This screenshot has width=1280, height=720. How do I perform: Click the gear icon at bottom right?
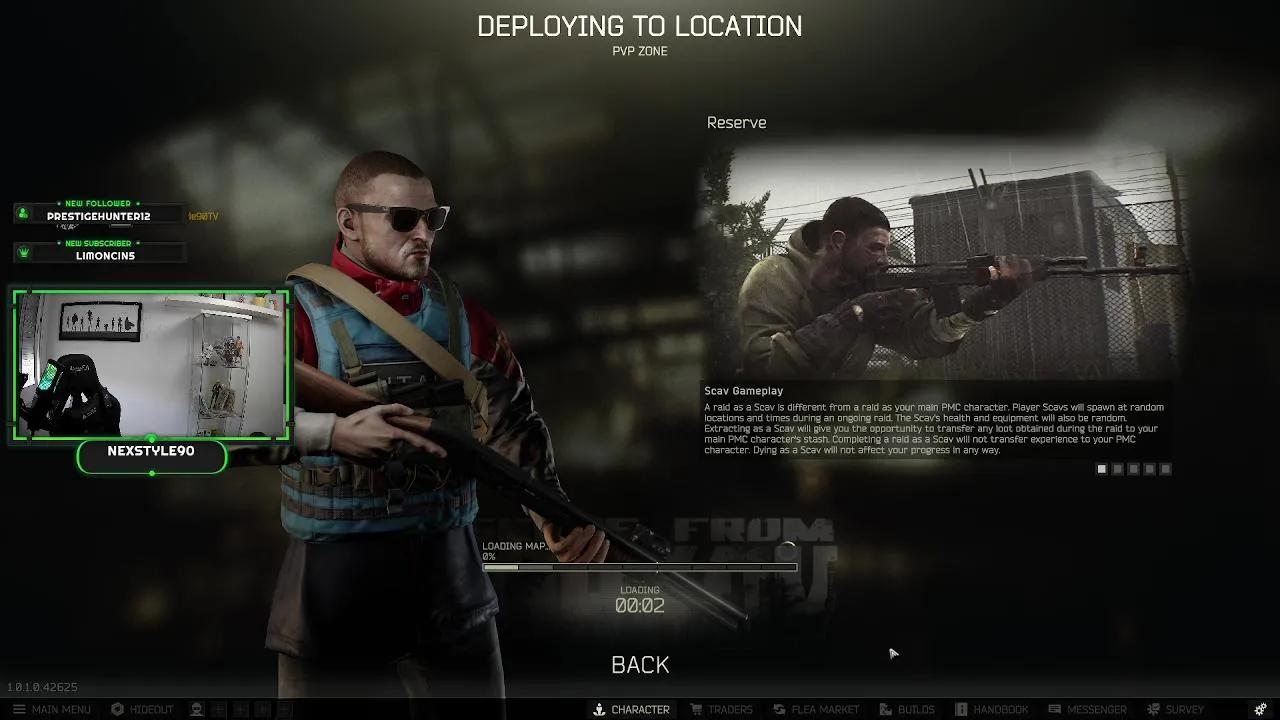1260,708
